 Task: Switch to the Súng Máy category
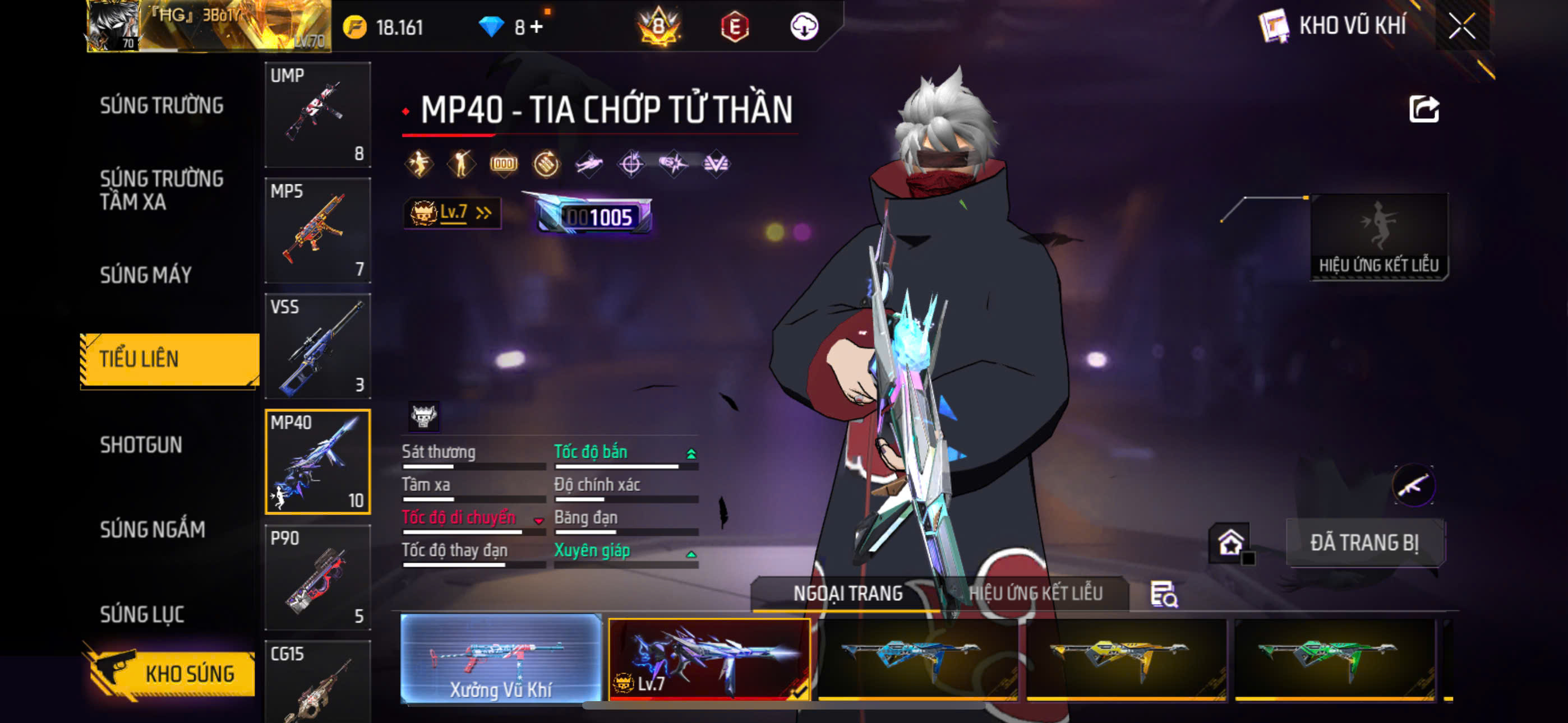point(146,275)
